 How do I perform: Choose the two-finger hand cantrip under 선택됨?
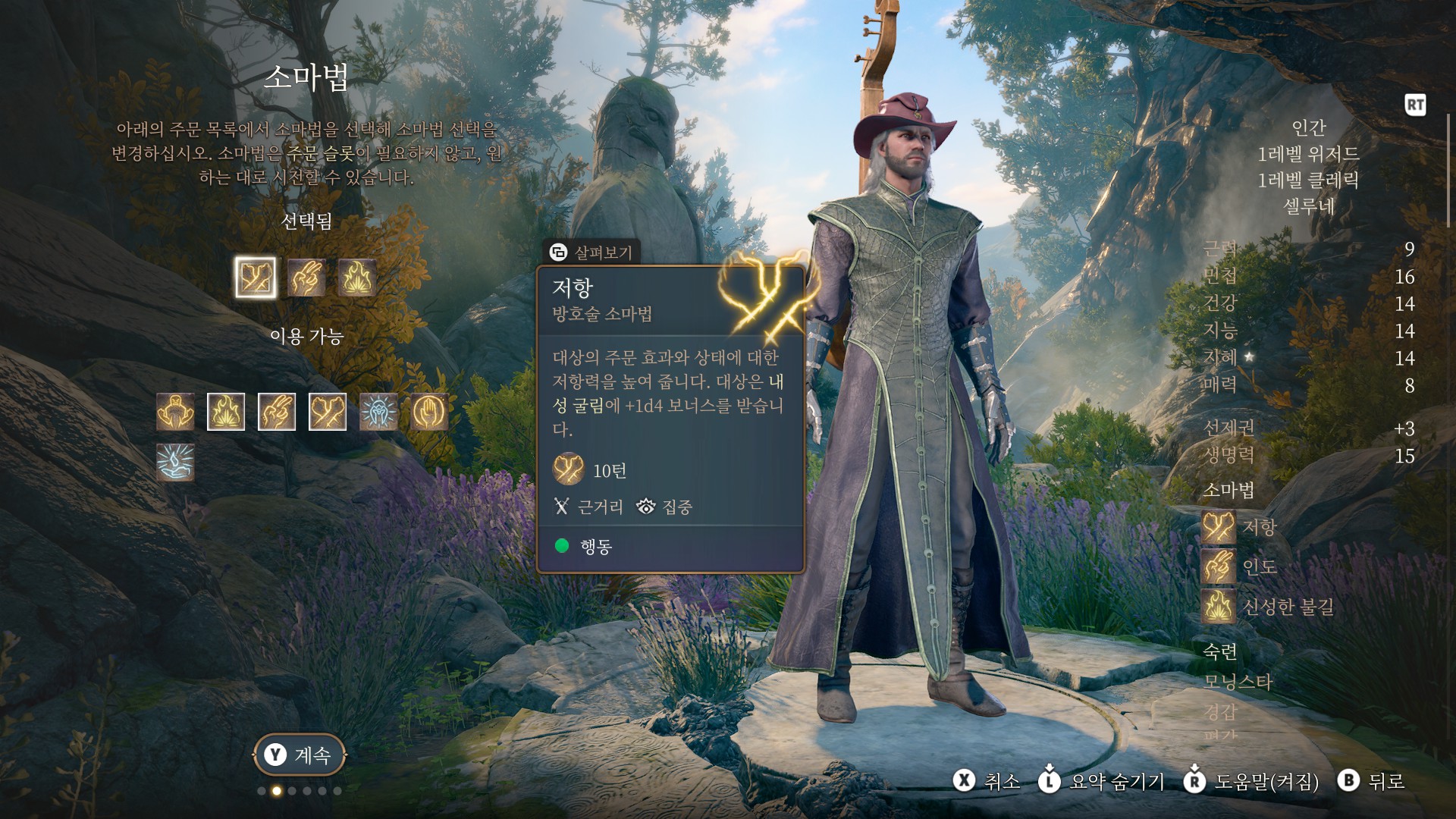tap(306, 277)
